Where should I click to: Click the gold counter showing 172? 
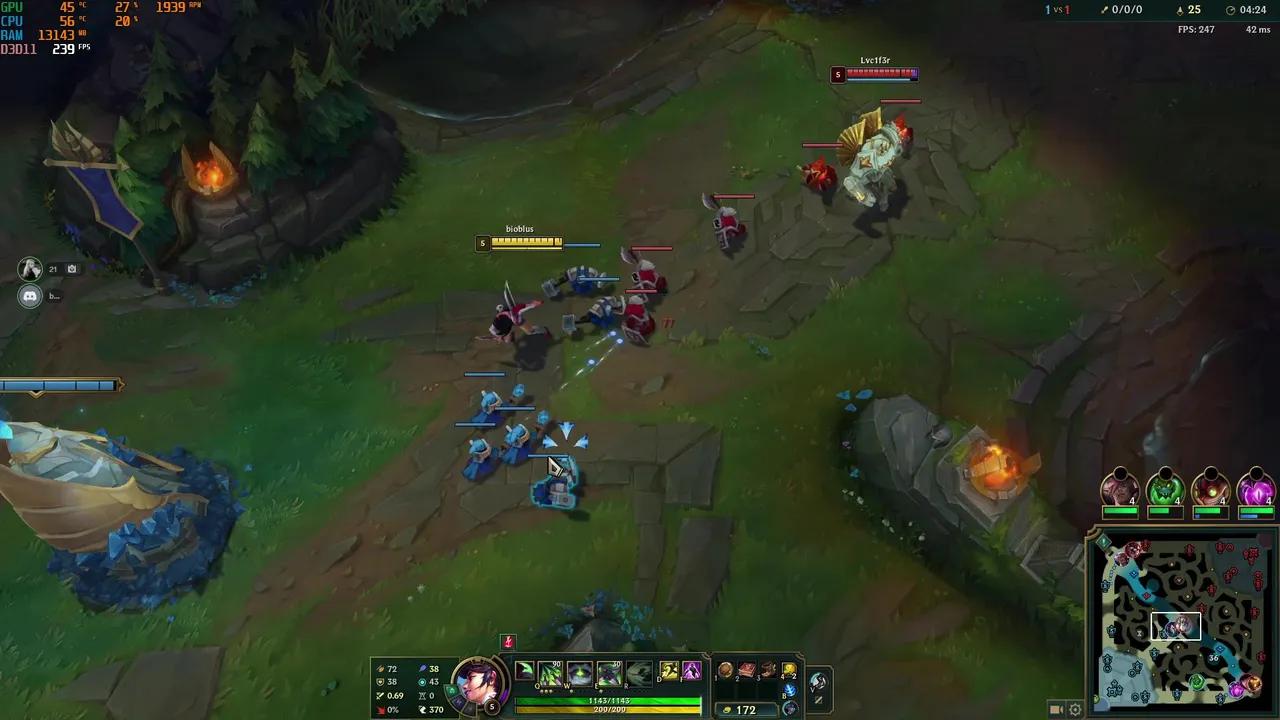(747, 709)
